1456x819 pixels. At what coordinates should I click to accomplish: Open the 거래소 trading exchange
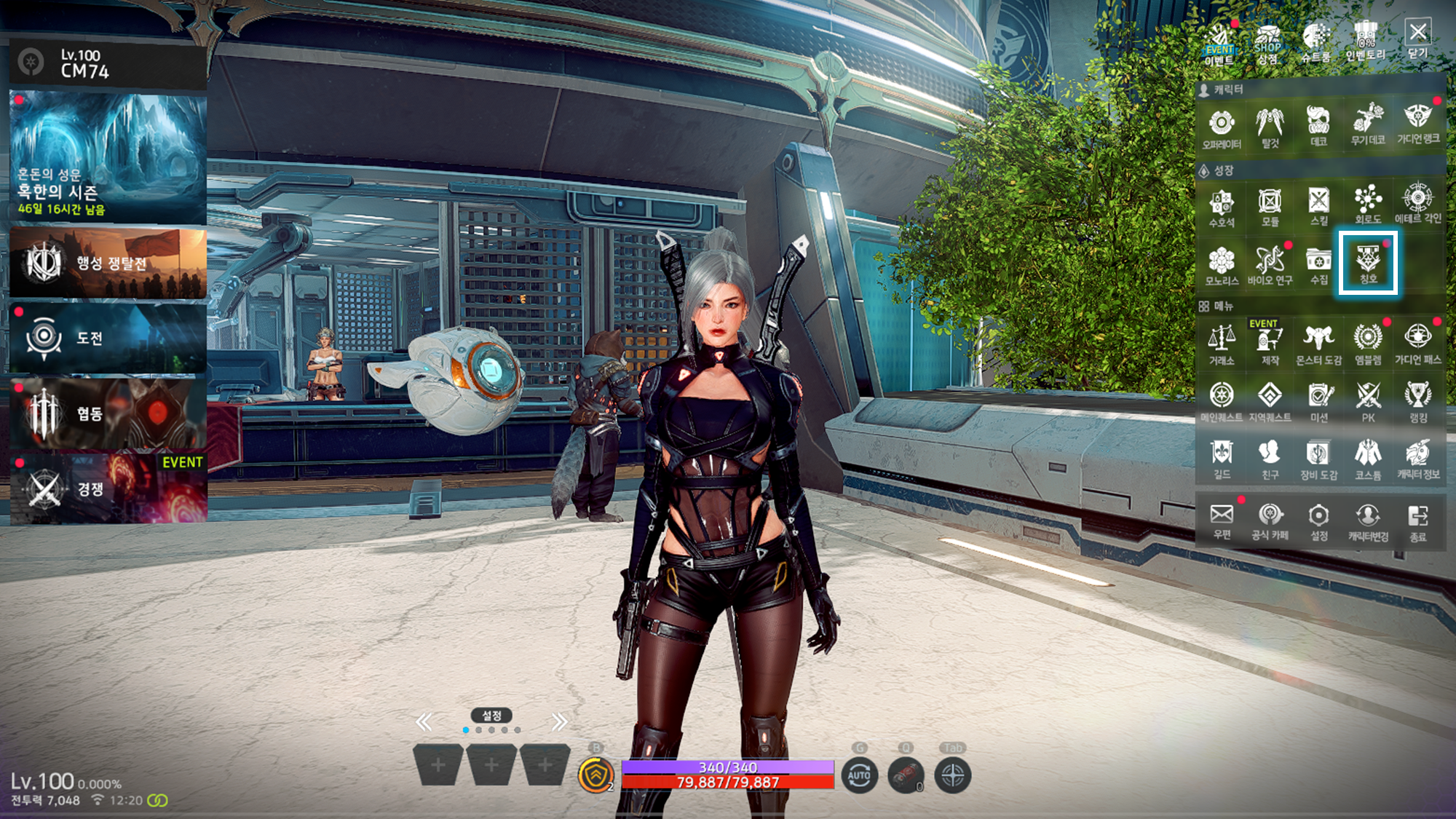1221,344
